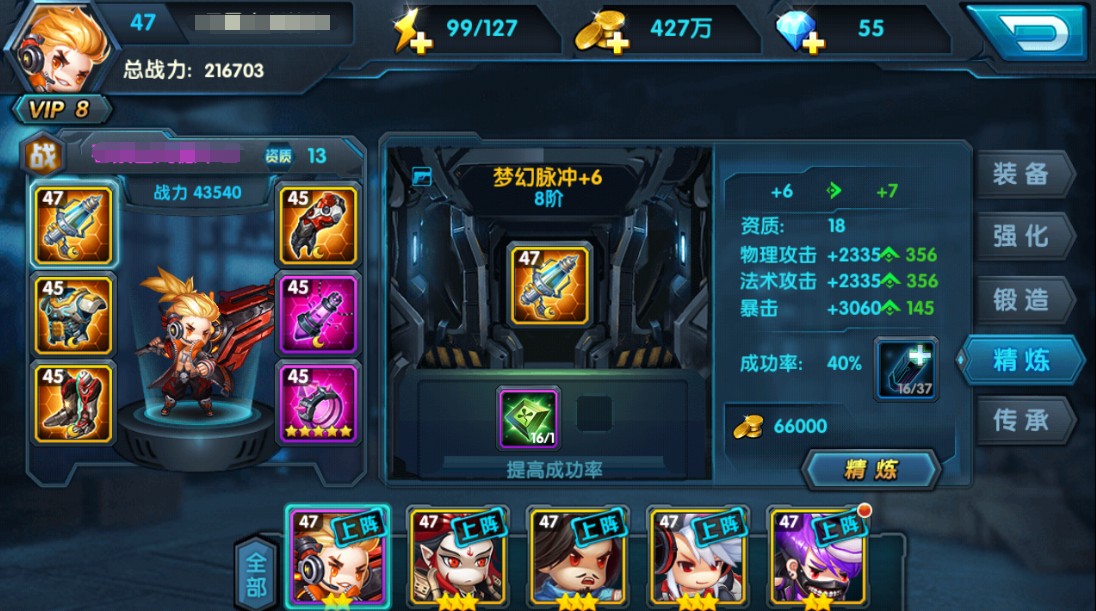Pick the five-star spiked ring slot
Screen dimensions: 1096x611
[318, 402]
